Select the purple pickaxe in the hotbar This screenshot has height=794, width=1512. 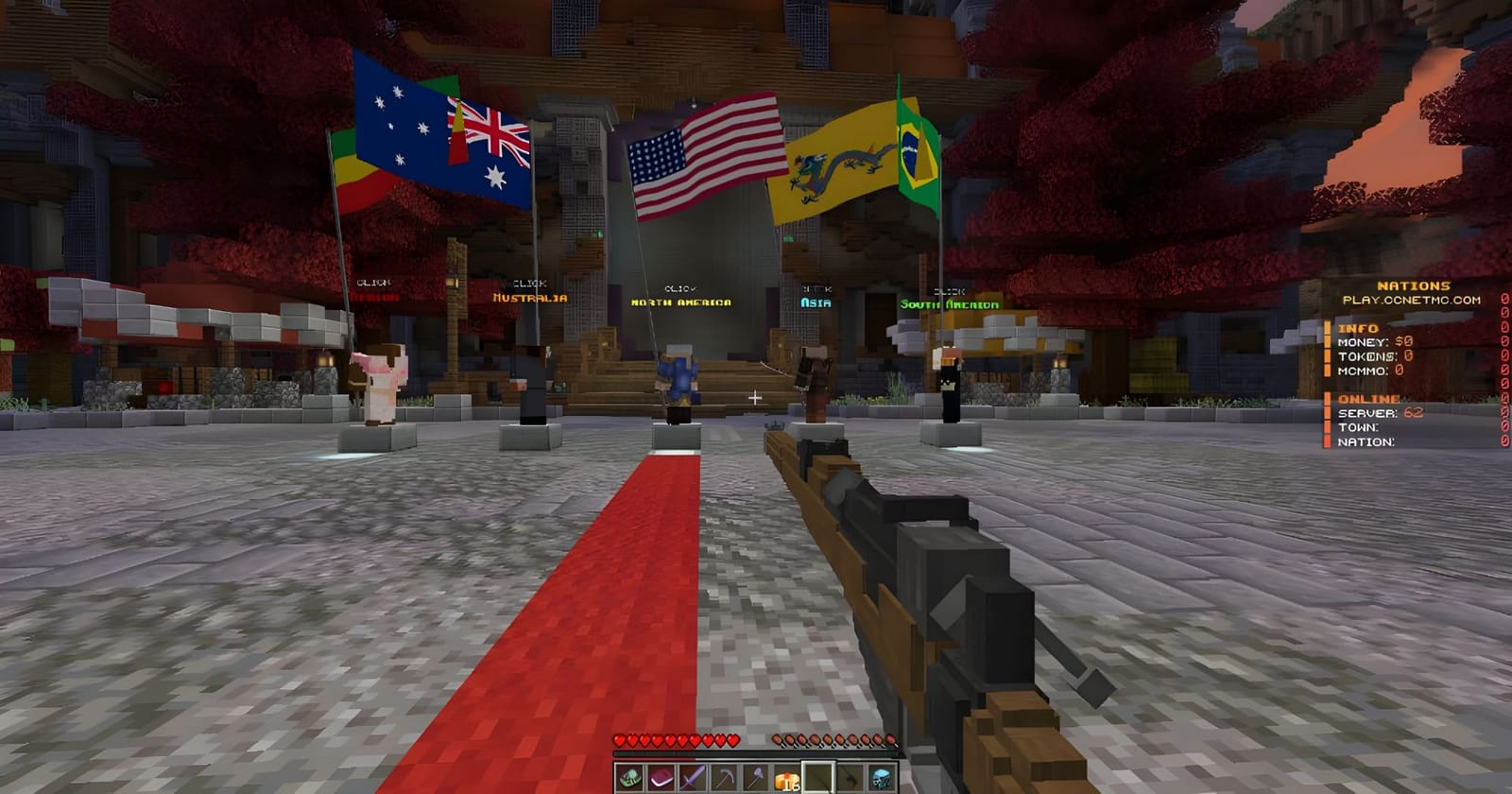pyautogui.click(x=724, y=777)
